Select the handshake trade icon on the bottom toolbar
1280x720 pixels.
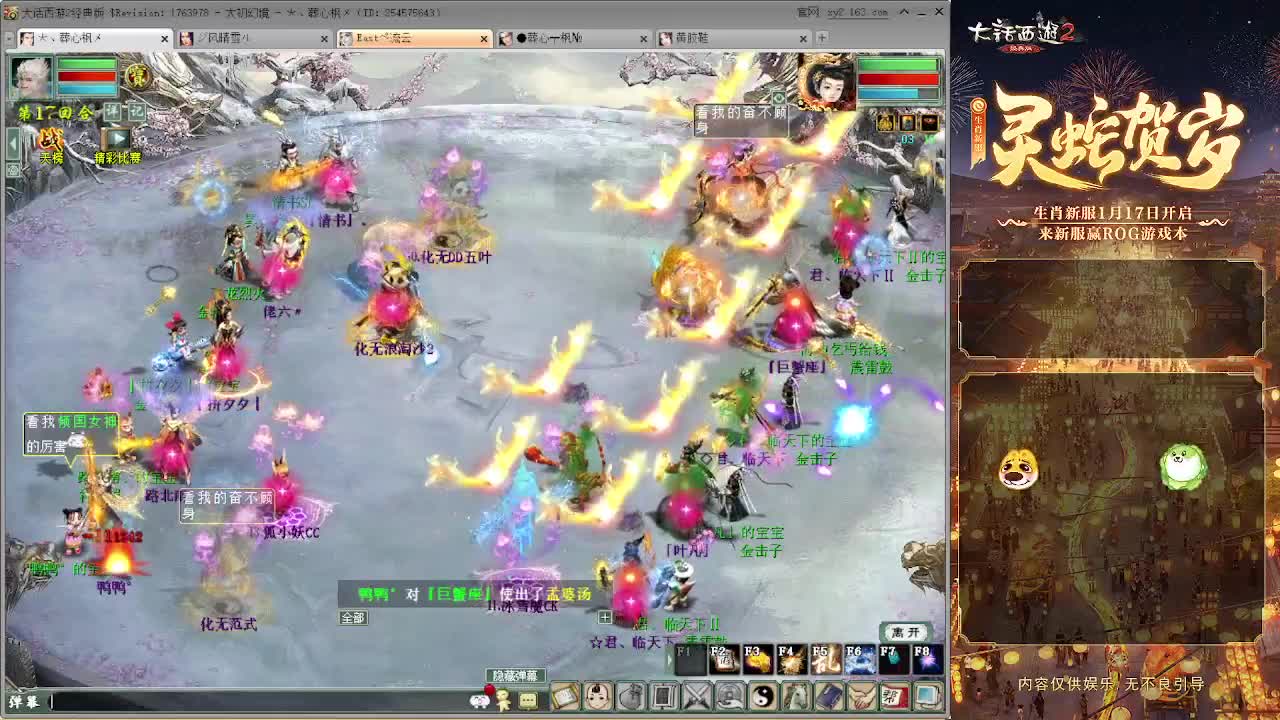pyautogui.click(x=861, y=696)
